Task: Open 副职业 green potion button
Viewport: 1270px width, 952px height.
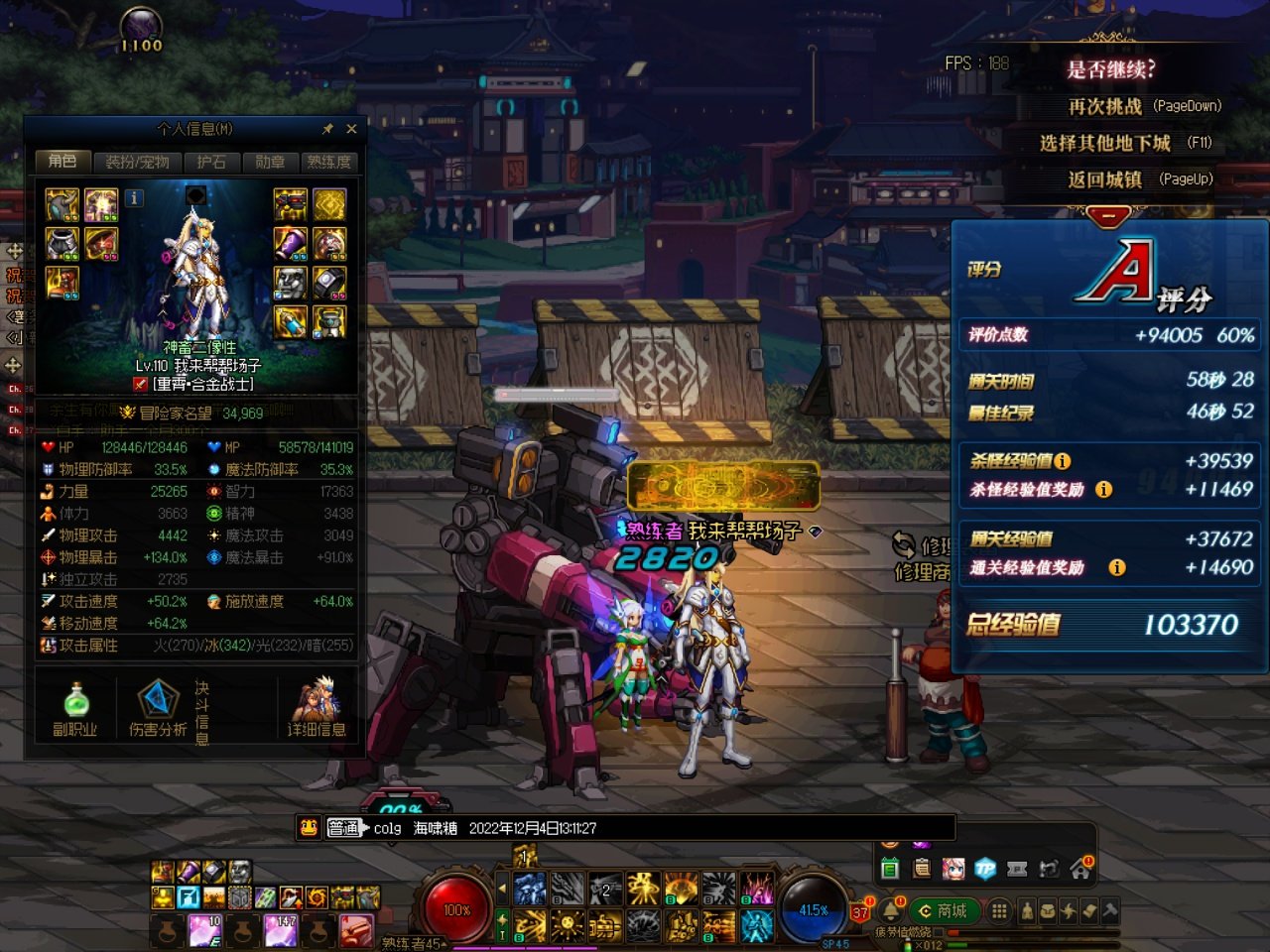Action: click(75, 709)
